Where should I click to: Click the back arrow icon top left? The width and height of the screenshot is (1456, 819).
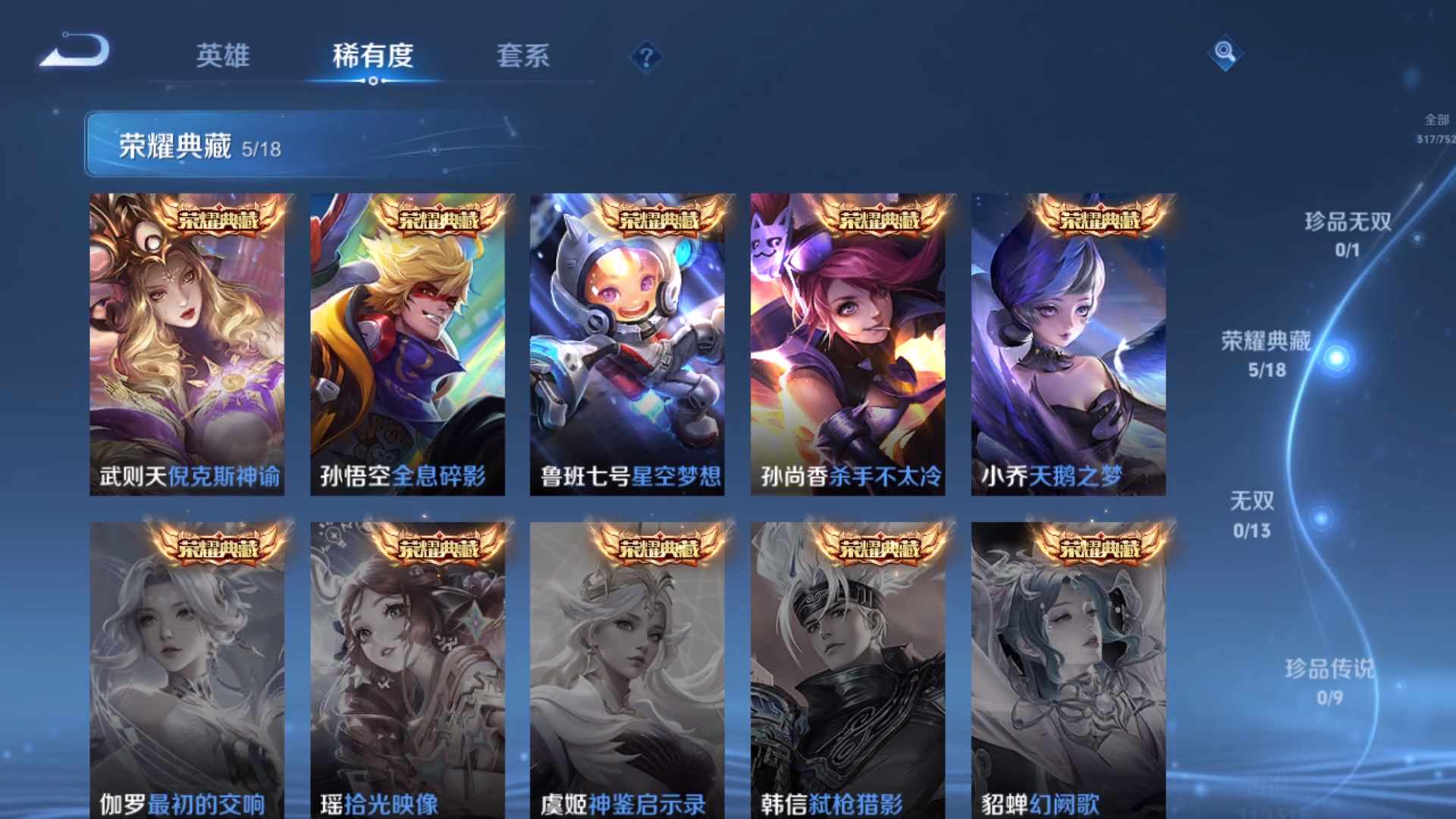(74, 50)
